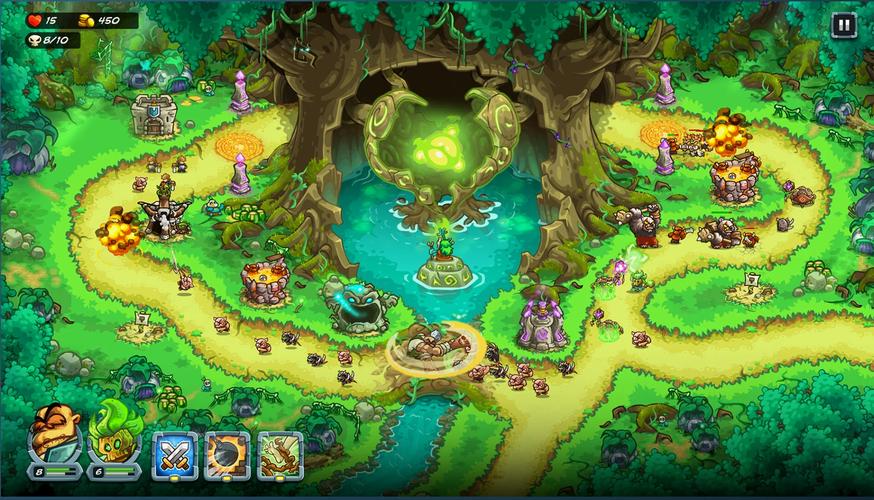Activate the black bomb ability
This screenshot has width=874, height=500.
tap(227, 455)
